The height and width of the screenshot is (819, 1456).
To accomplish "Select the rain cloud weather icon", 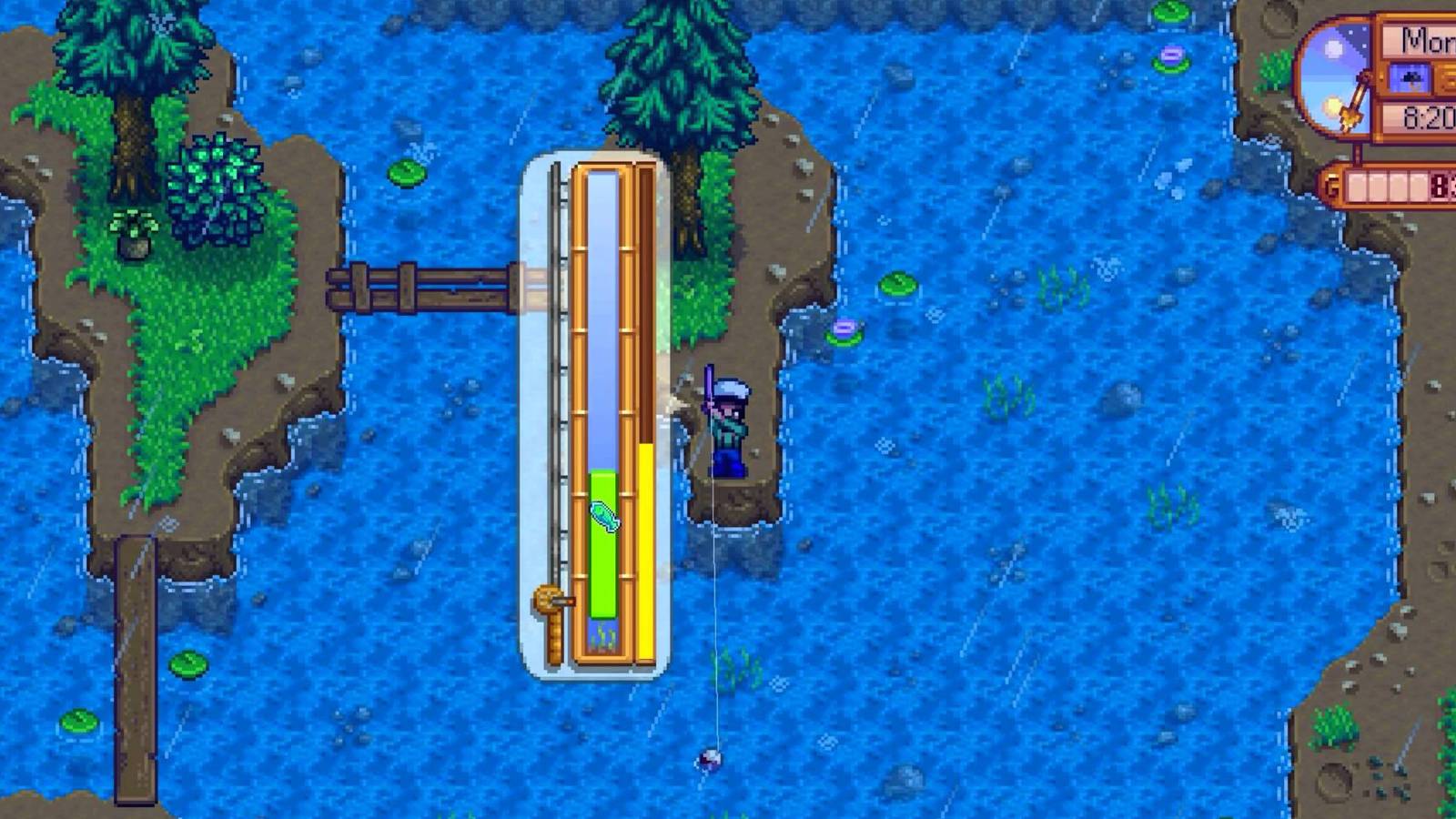I will [x=1410, y=77].
